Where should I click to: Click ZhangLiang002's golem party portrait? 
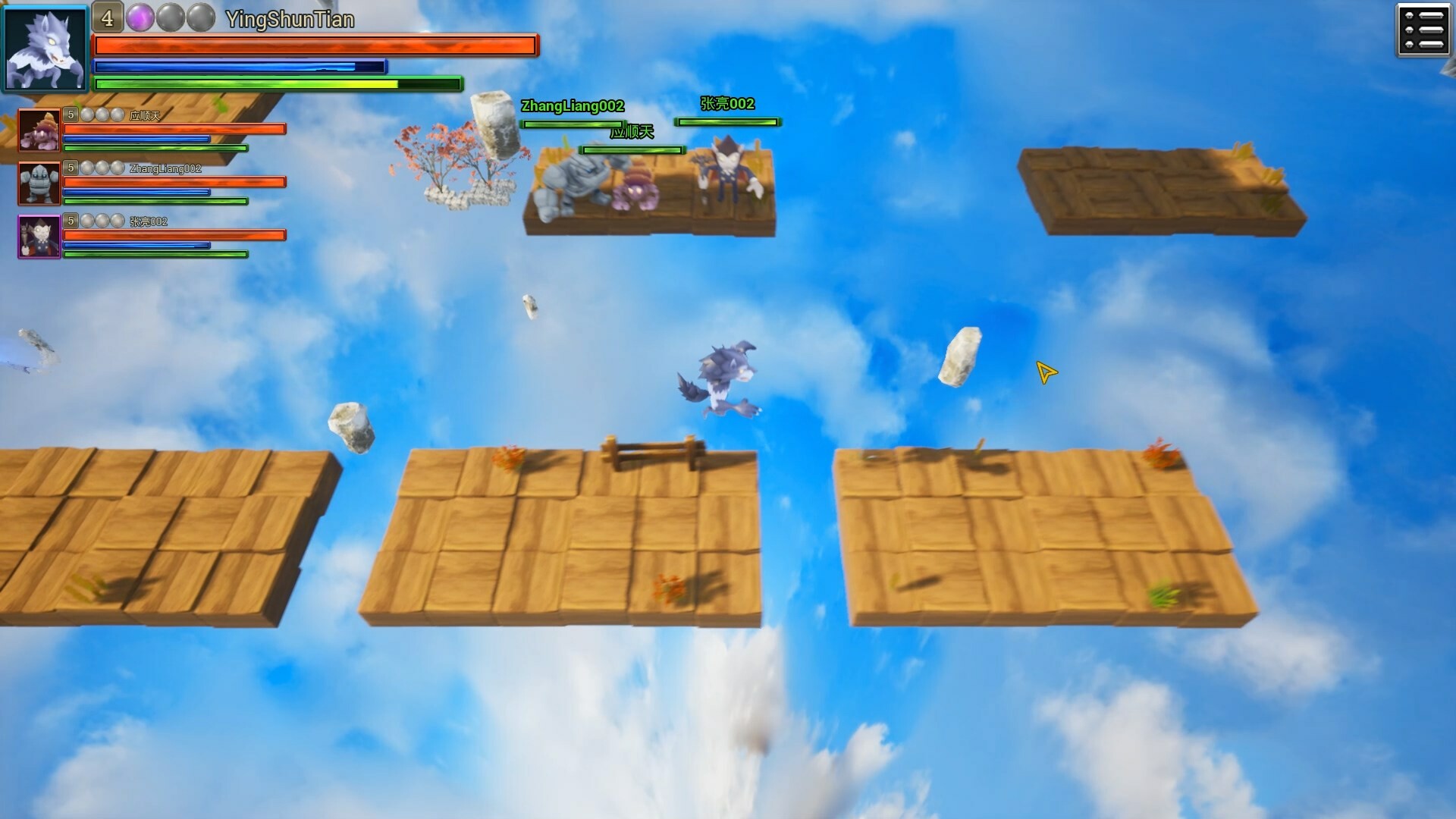click(39, 183)
